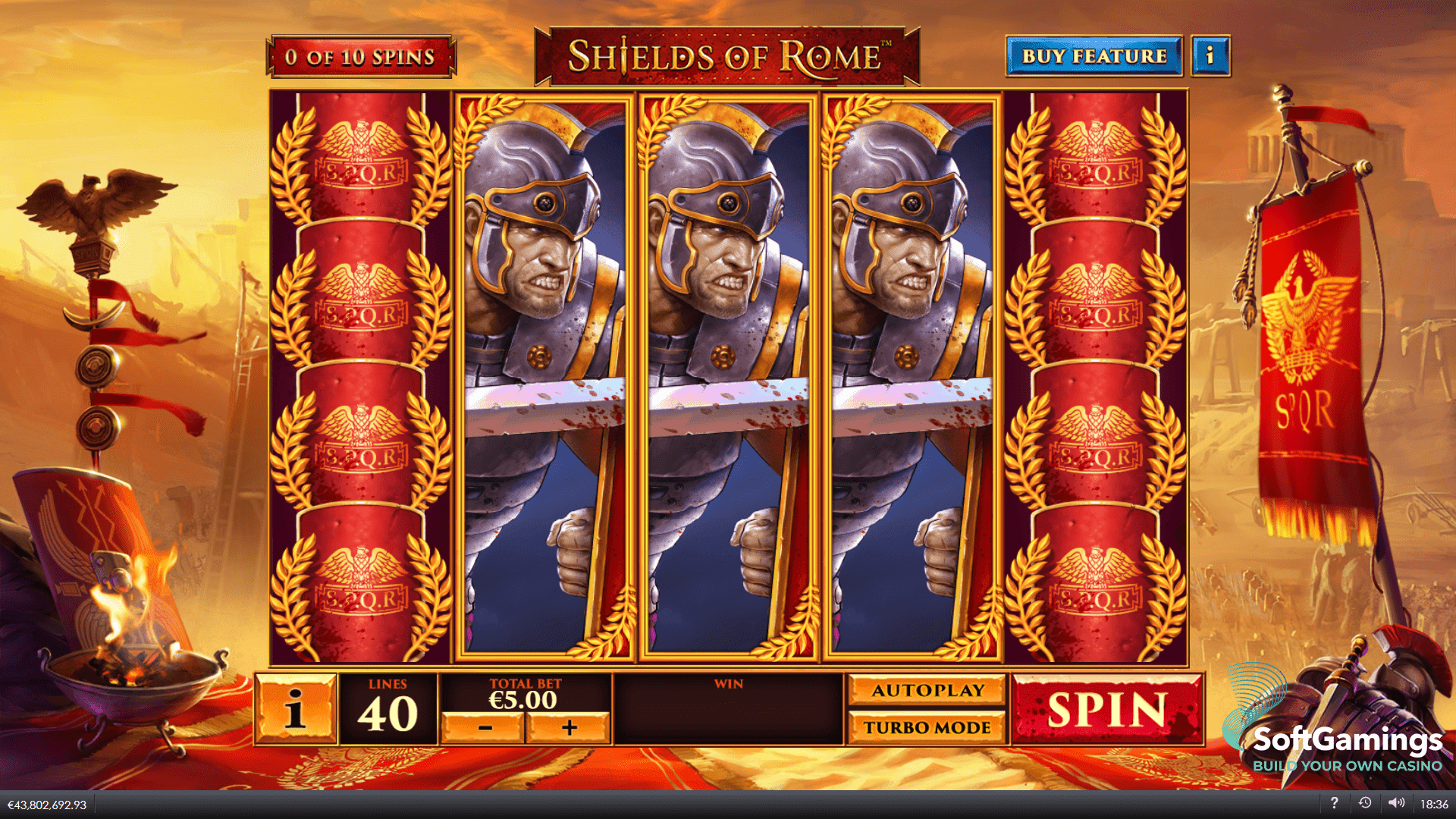Click the €43,802,692.93 balance readout
The width and height of the screenshot is (1456, 819).
pyautogui.click(x=47, y=802)
